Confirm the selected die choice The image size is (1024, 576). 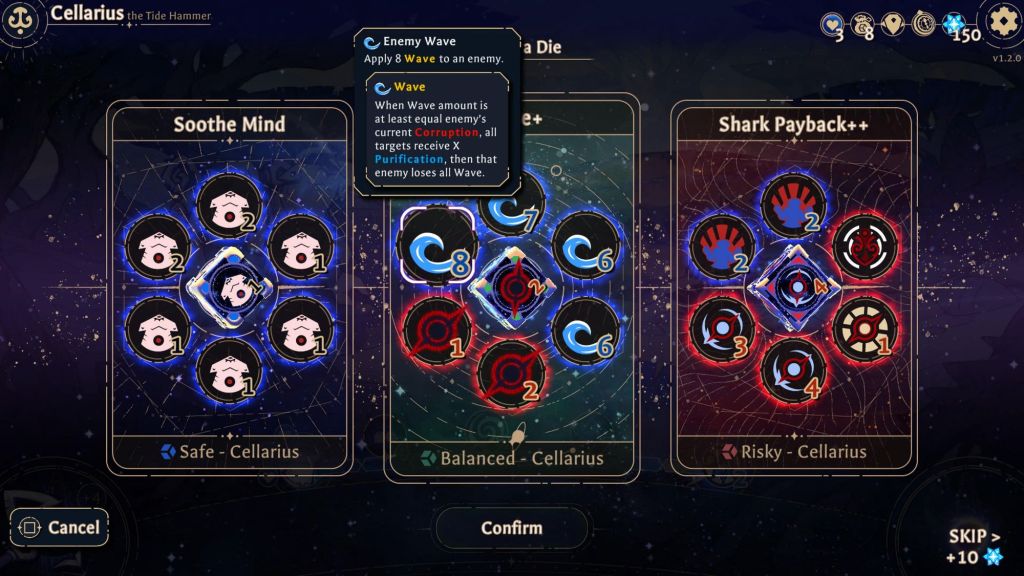click(x=512, y=528)
